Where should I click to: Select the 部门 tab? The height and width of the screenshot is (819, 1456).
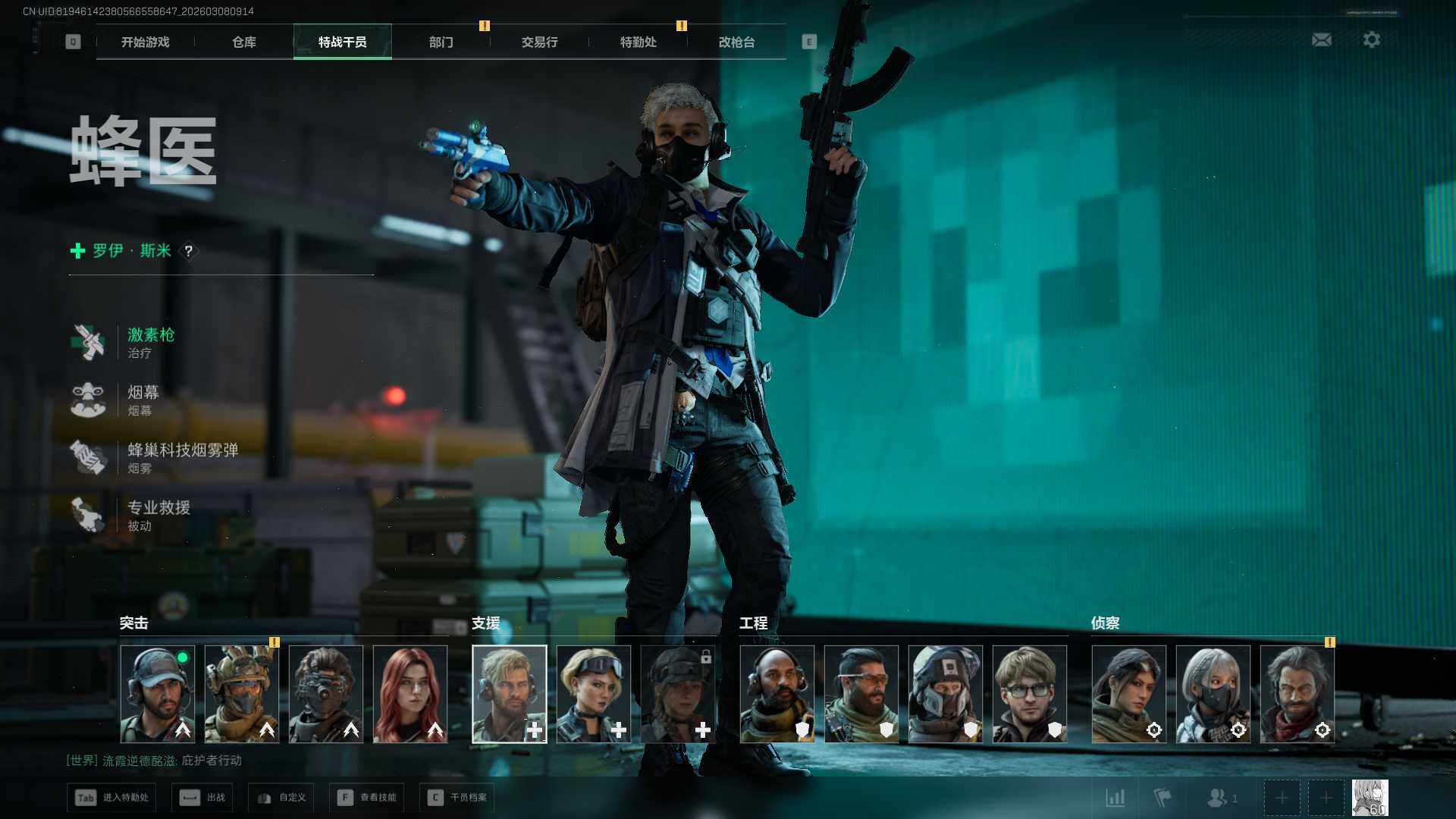point(441,42)
